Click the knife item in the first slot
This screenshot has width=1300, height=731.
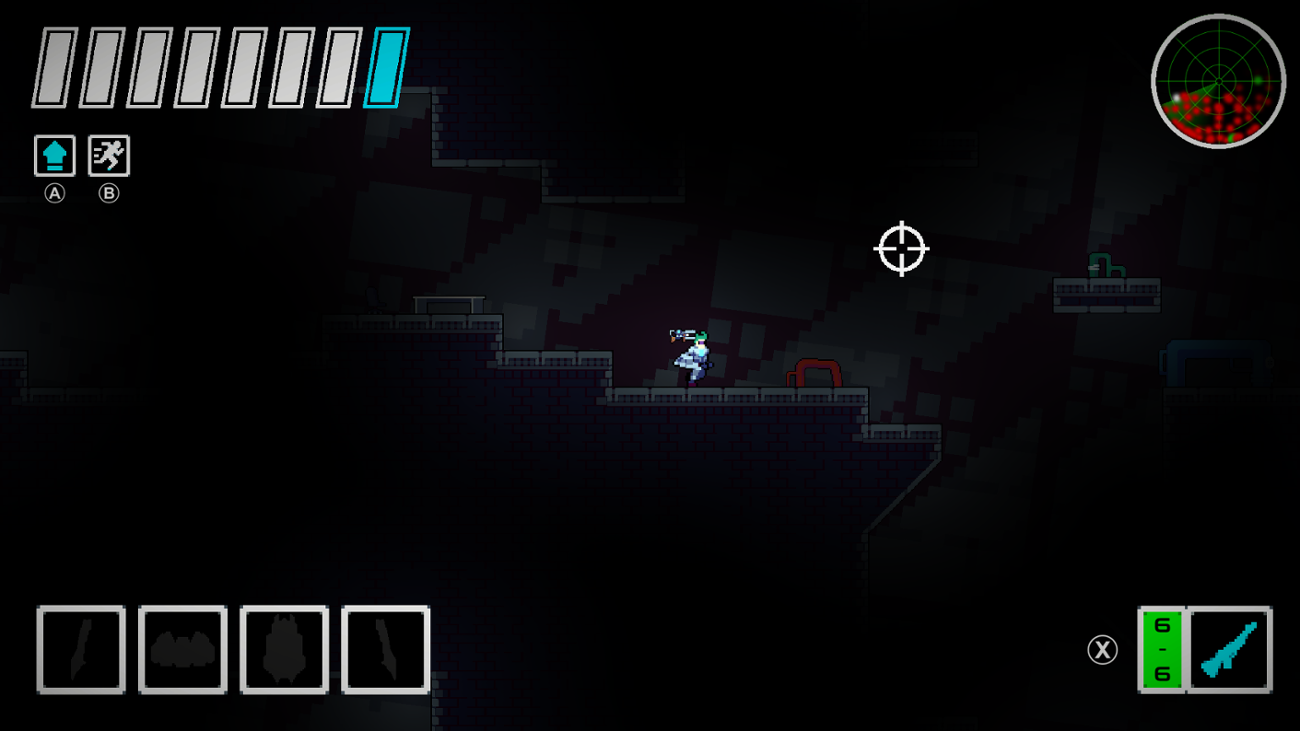click(x=80, y=649)
